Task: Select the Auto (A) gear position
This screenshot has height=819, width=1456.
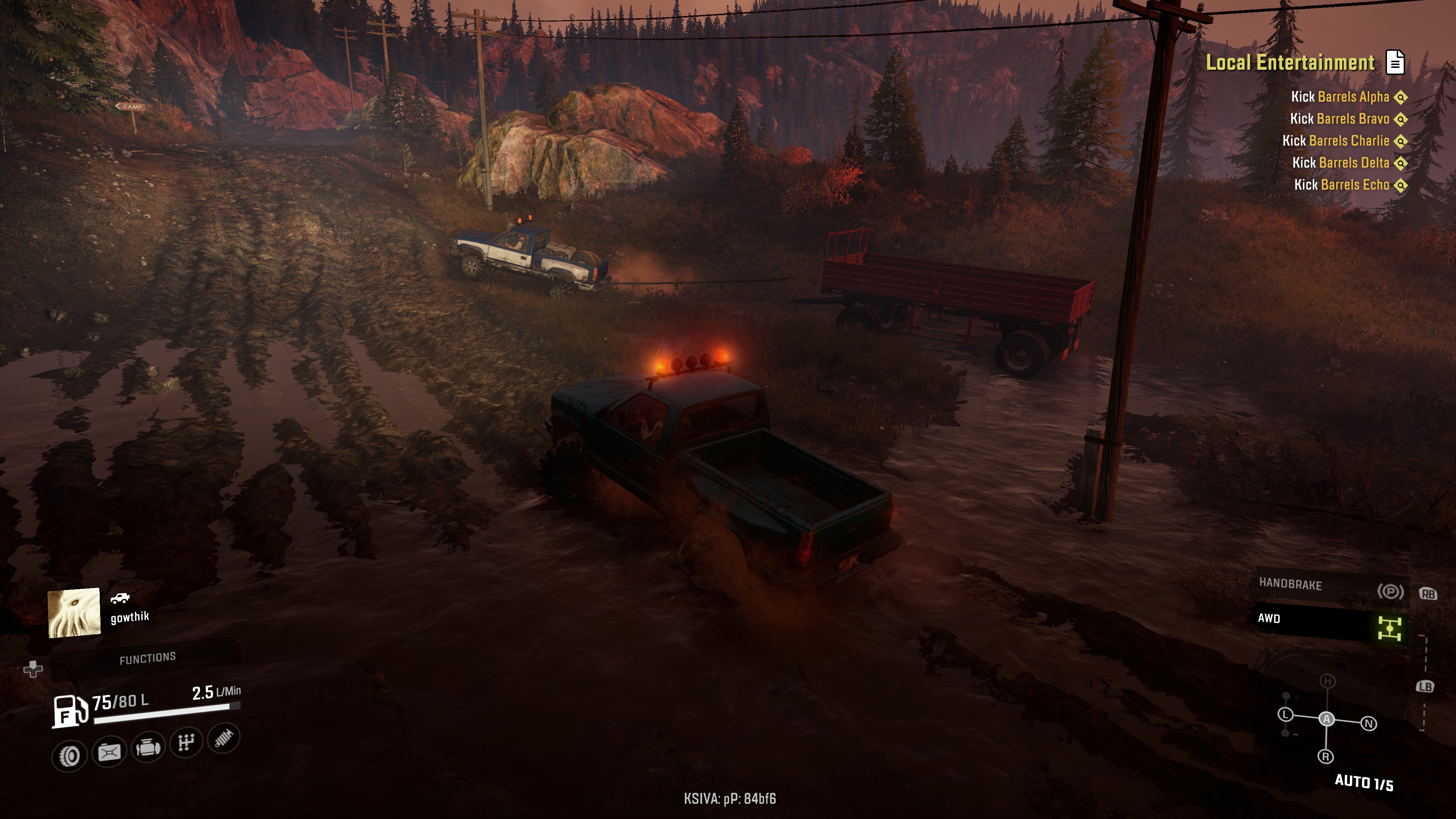Action: pyautogui.click(x=1327, y=719)
